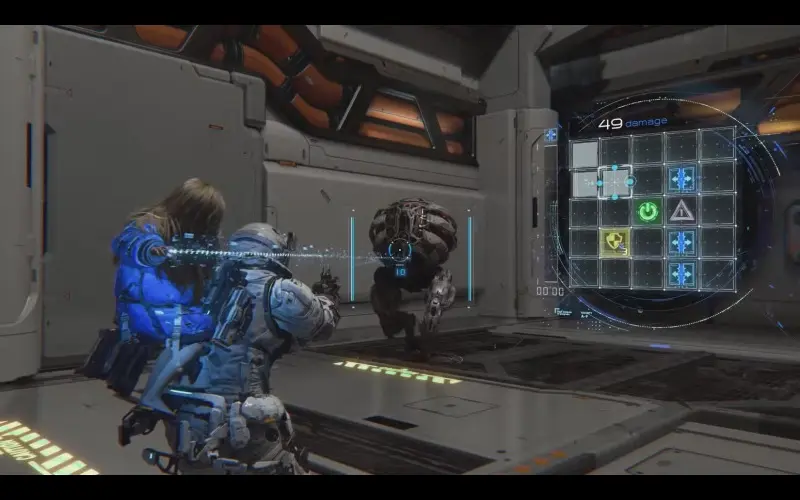Click the highlighted cursor tile in the hacking grid

coord(615,181)
